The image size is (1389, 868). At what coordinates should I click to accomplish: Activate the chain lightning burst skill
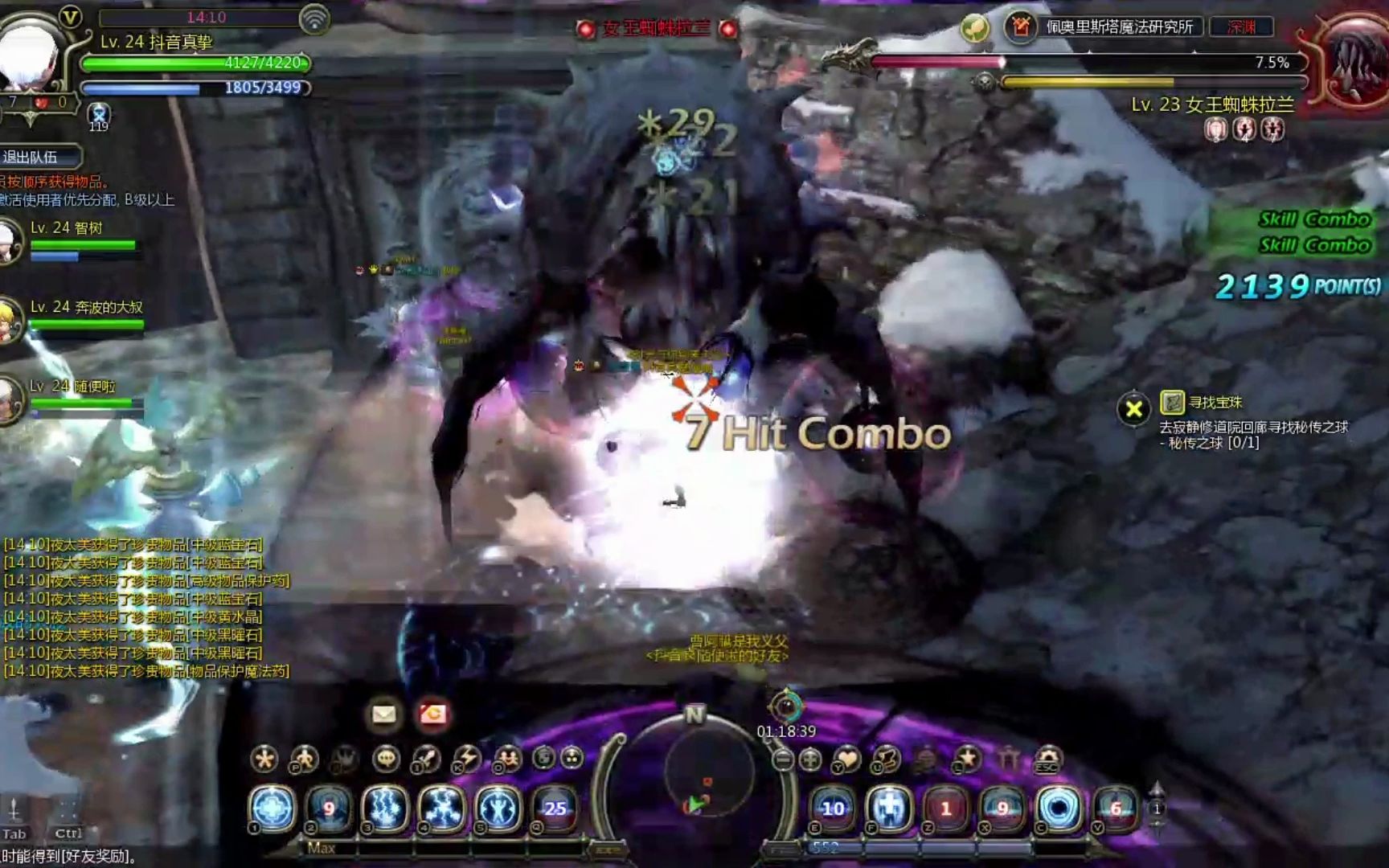(441, 808)
